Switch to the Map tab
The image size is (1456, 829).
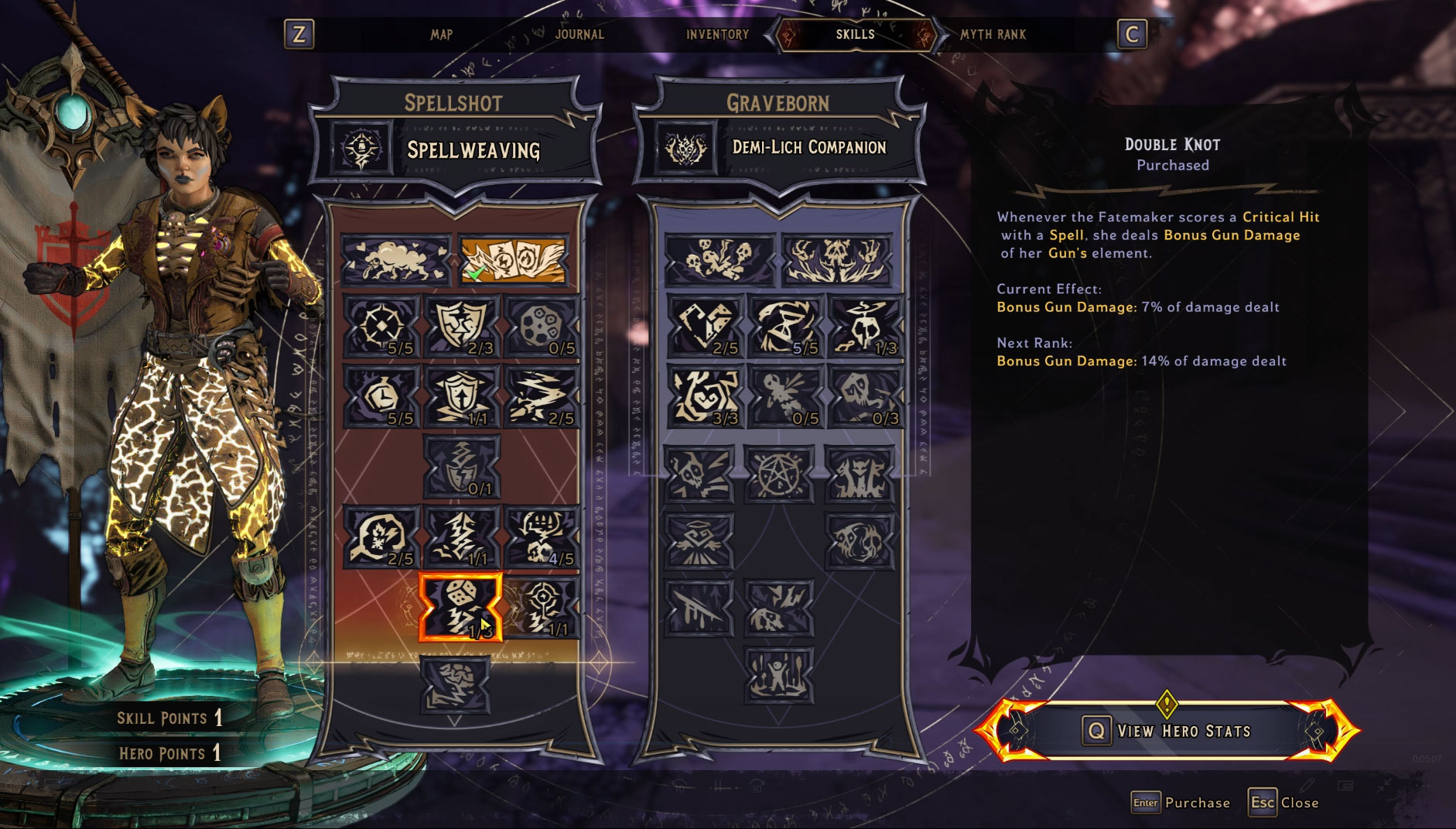coord(441,34)
